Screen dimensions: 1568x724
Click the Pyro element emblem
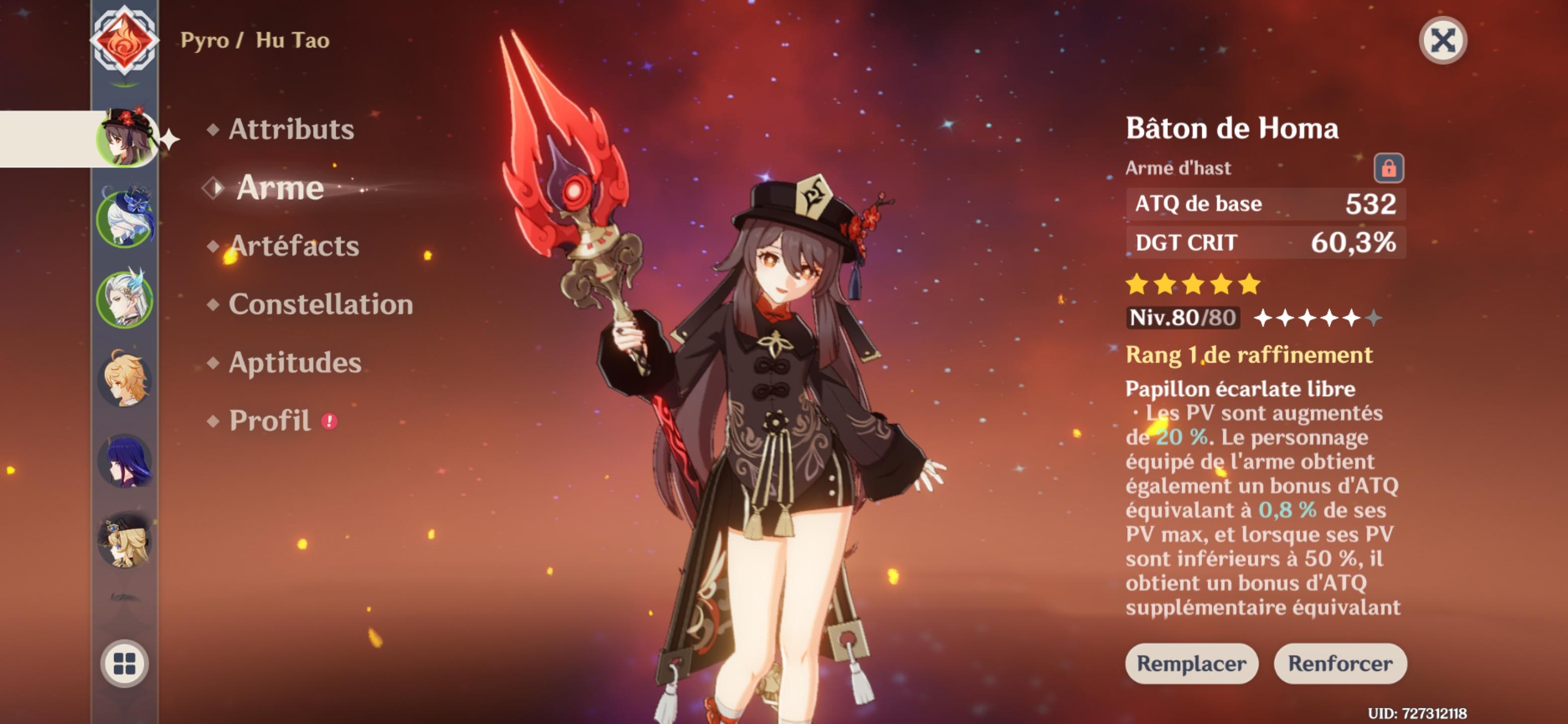(x=125, y=40)
